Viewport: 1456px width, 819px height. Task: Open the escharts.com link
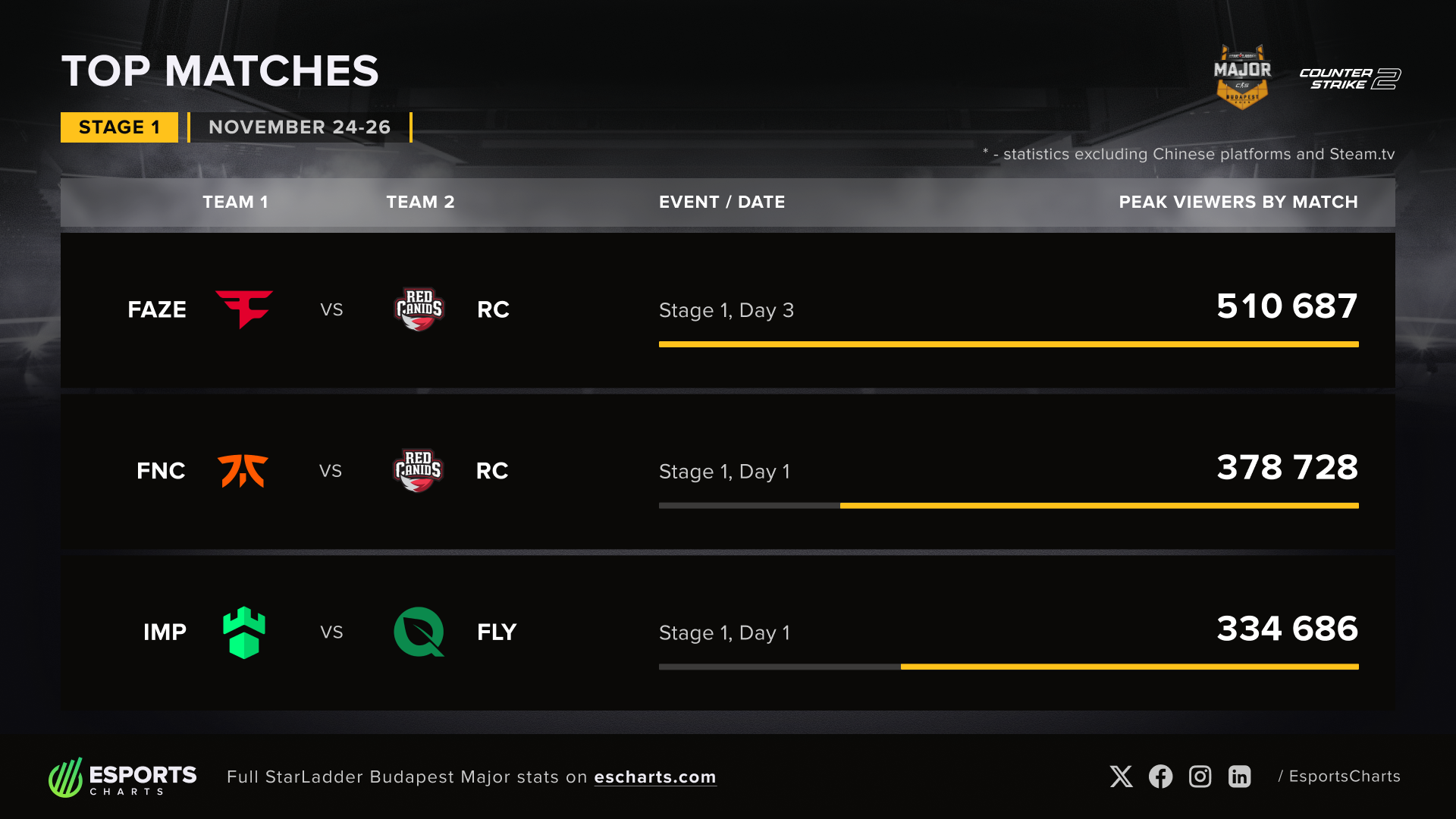[654, 777]
